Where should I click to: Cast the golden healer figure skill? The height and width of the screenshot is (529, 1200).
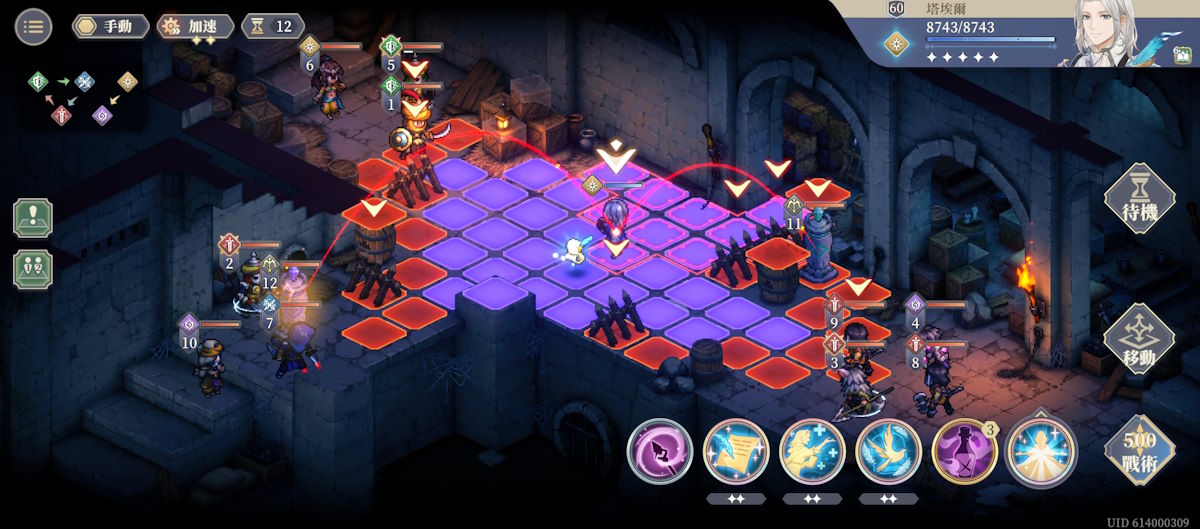click(x=812, y=452)
